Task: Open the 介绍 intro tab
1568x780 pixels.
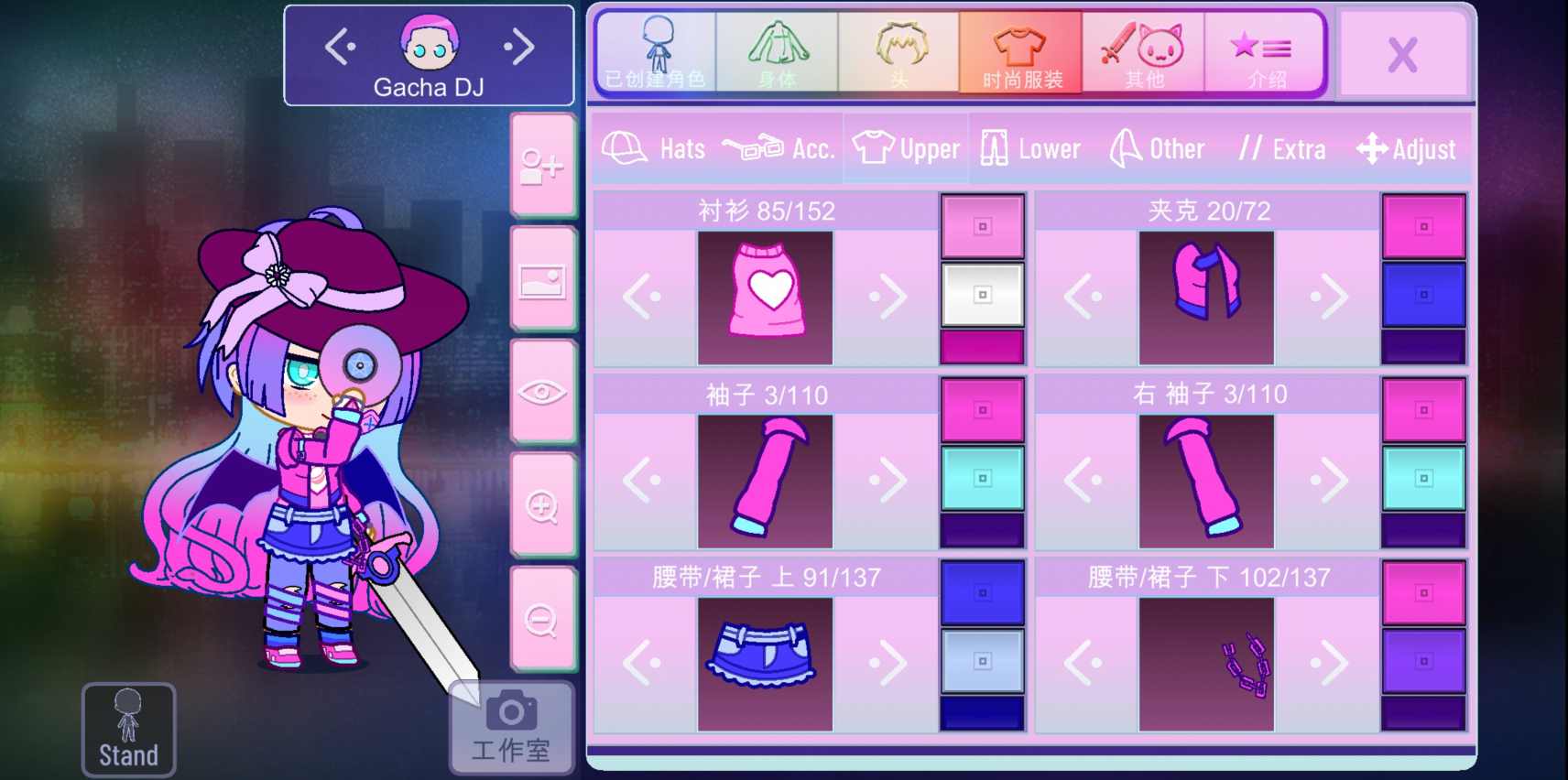Action: coord(1267,52)
